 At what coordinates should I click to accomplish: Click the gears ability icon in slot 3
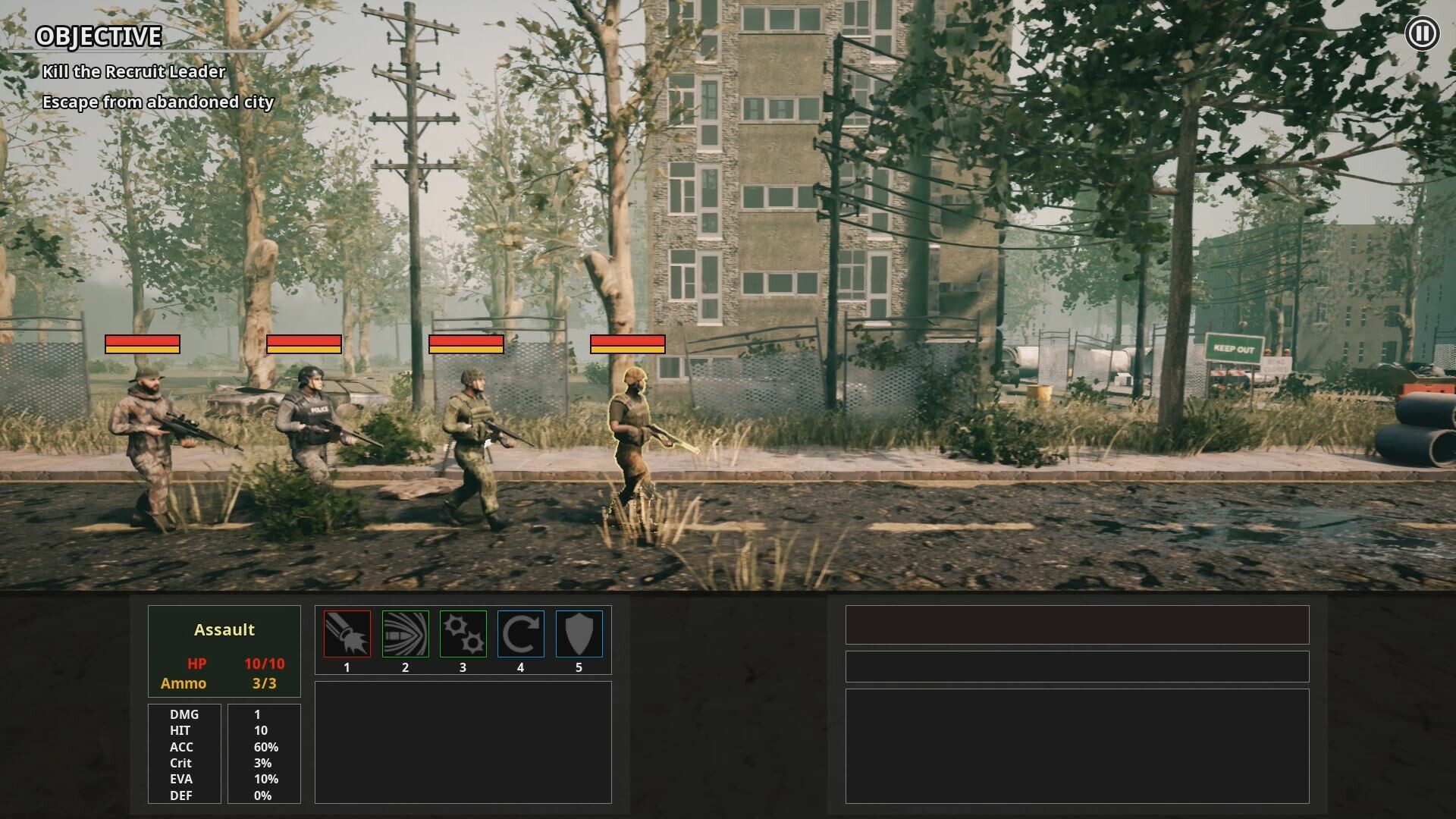(463, 635)
